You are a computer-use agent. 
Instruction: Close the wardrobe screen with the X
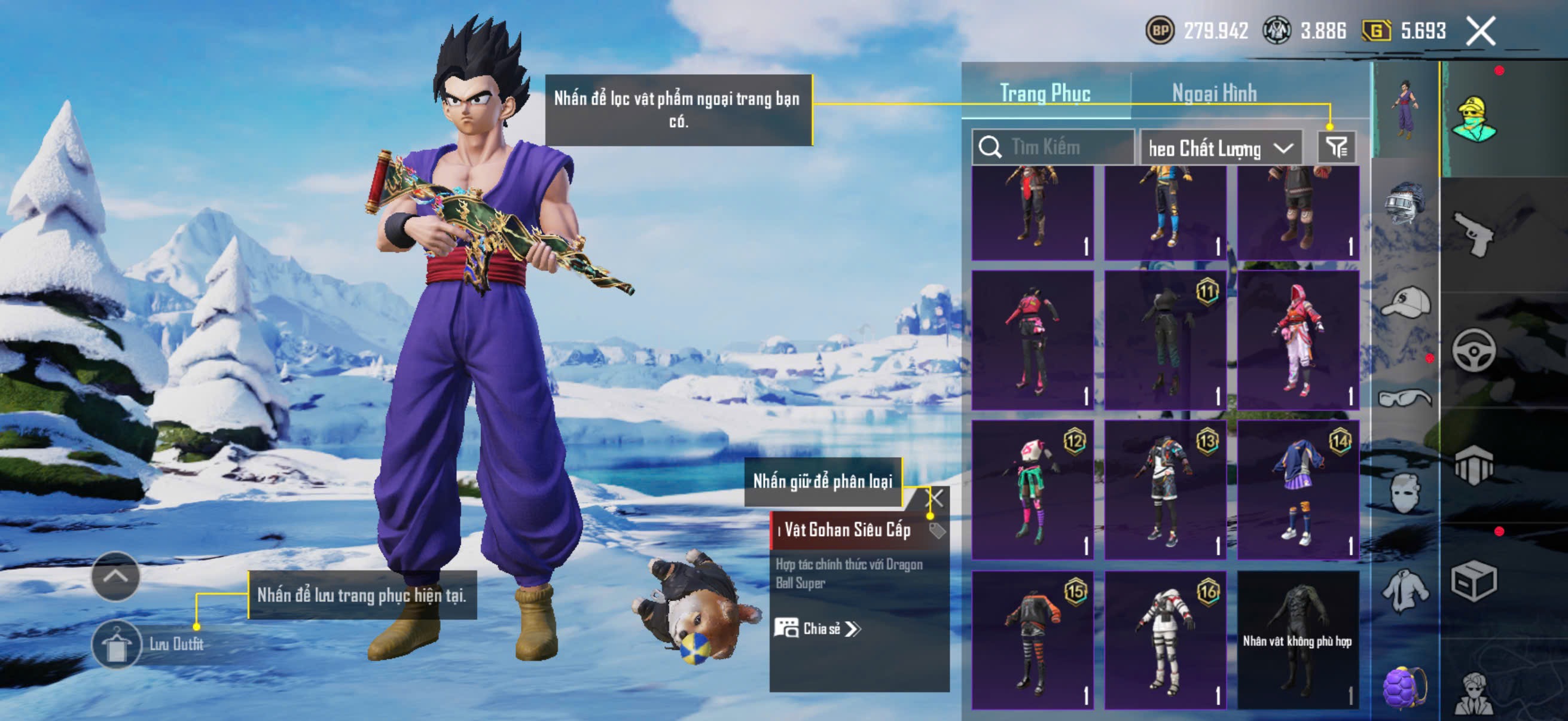coord(1479,31)
